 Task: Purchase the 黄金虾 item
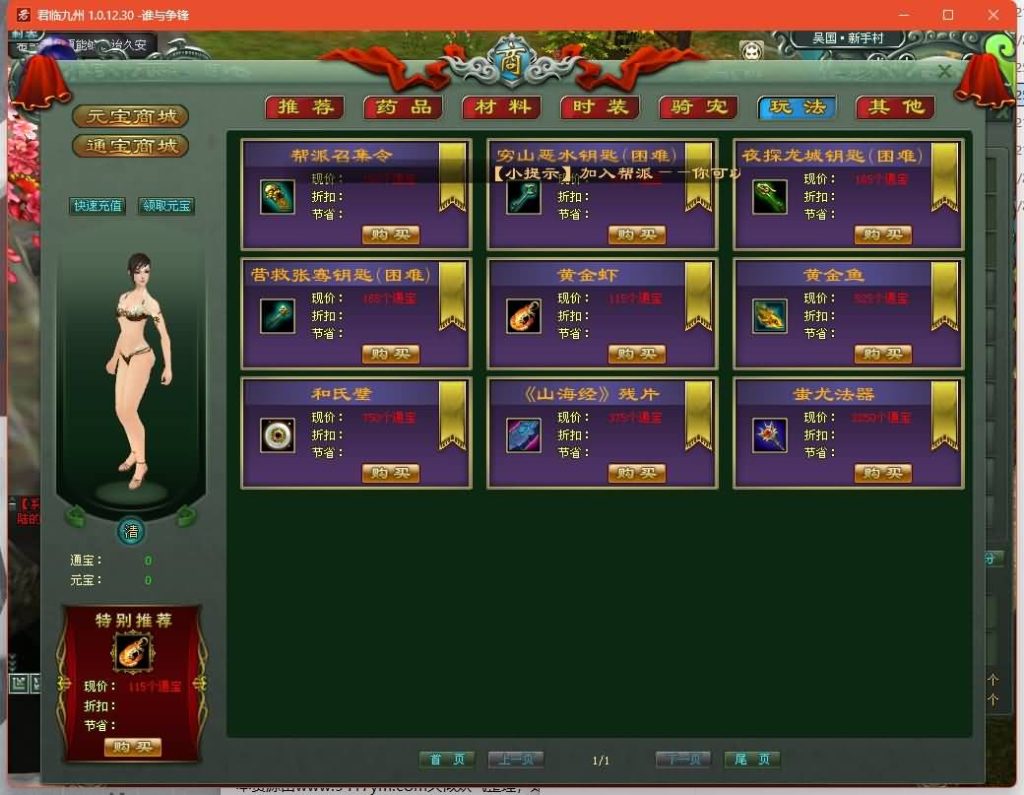tap(636, 354)
